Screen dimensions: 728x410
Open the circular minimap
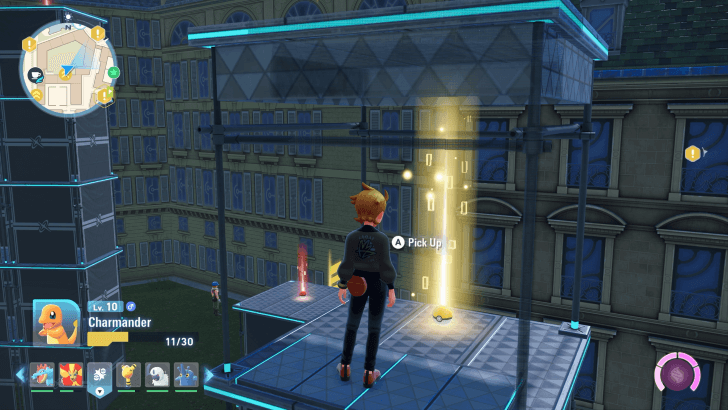click(x=67, y=66)
